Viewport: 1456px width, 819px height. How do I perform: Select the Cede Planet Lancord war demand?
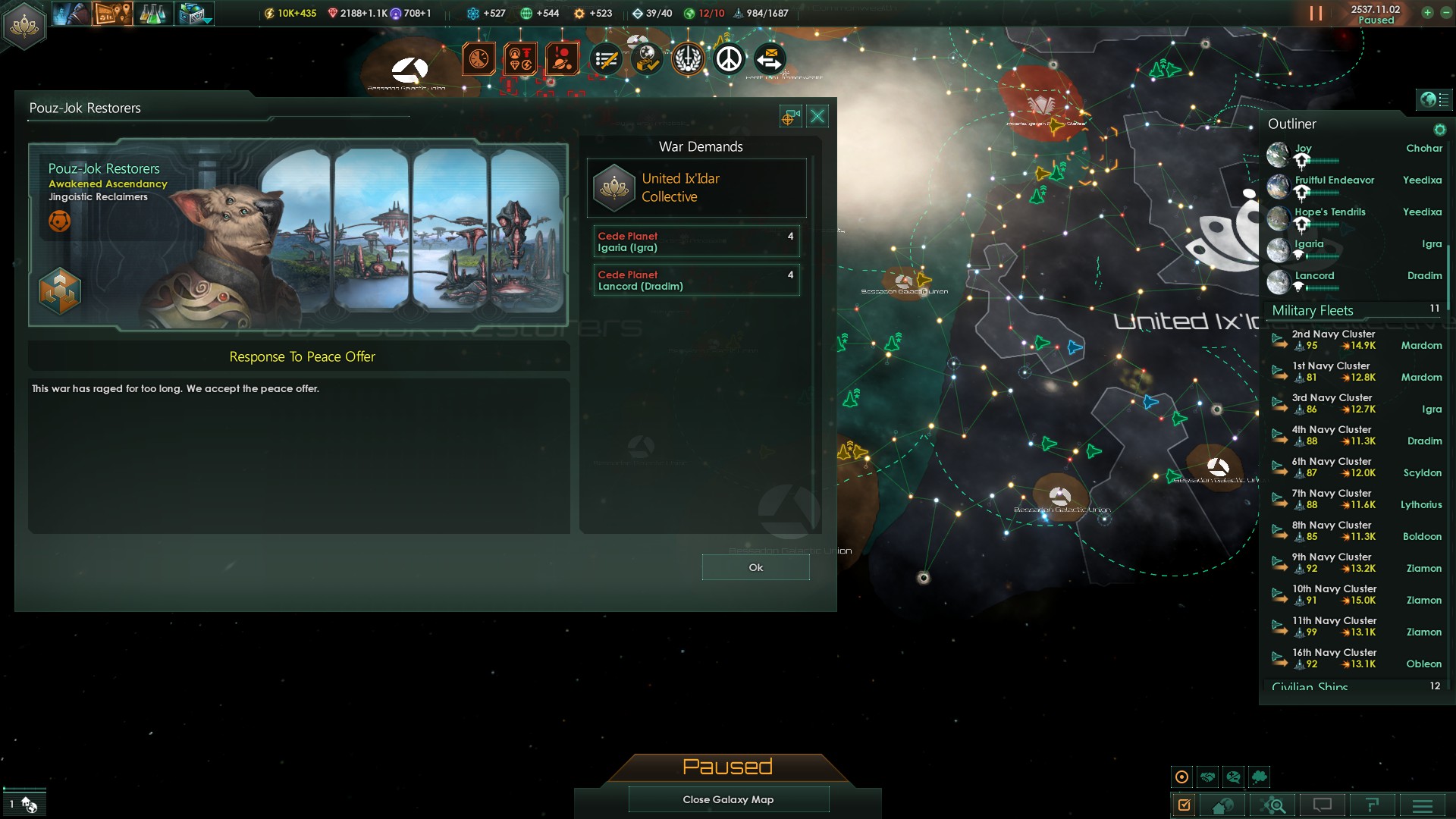tap(696, 281)
